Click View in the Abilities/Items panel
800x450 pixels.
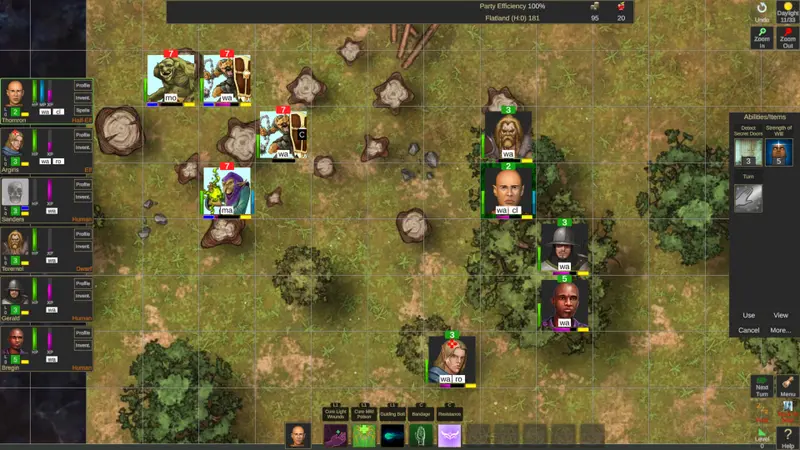(x=780, y=315)
